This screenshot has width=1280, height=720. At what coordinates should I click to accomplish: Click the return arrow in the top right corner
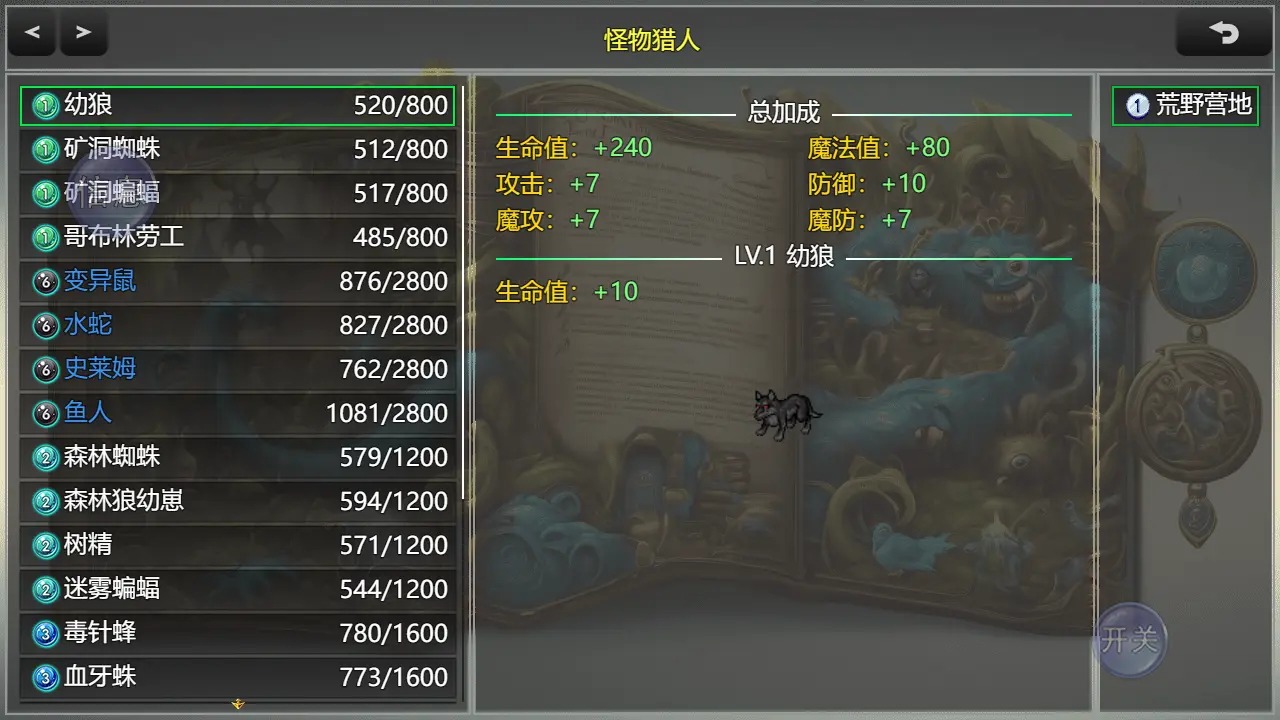pyautogui.click(x=1224, y=32)
